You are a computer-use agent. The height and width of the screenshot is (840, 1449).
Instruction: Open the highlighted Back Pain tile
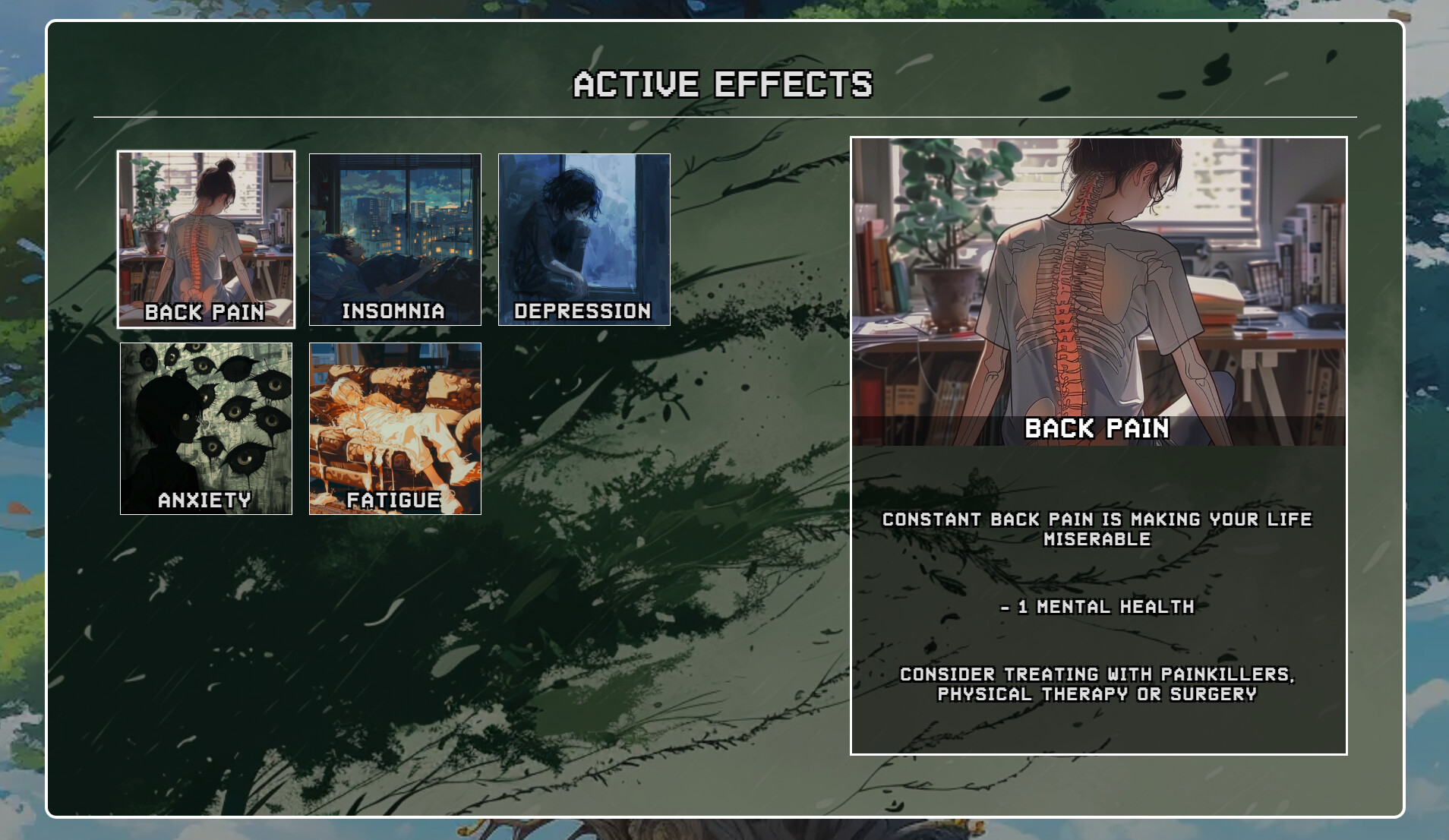point(207,239)
